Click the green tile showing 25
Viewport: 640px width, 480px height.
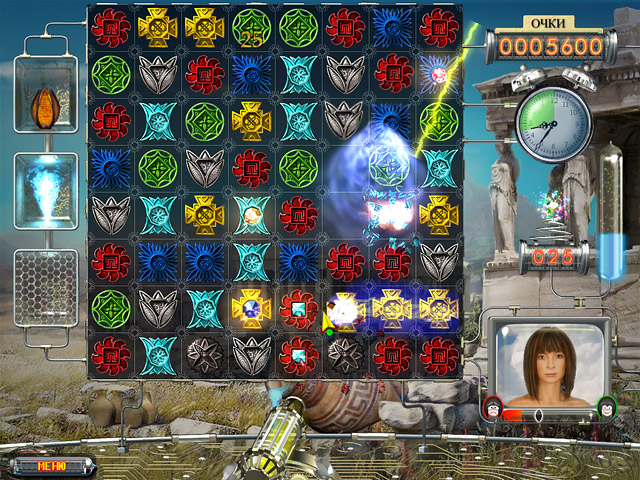coord(251,29)
